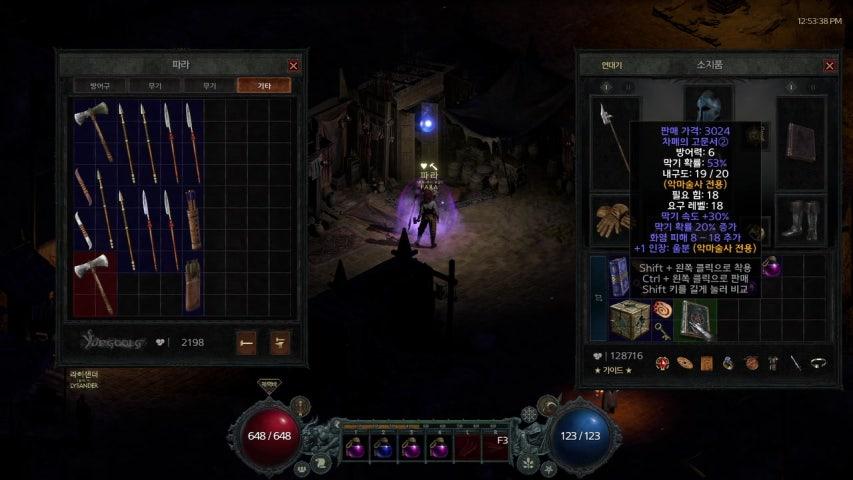This screenshot has height=480, width=853.
Task: Select the double axe on red background
Action: point(95,282)
